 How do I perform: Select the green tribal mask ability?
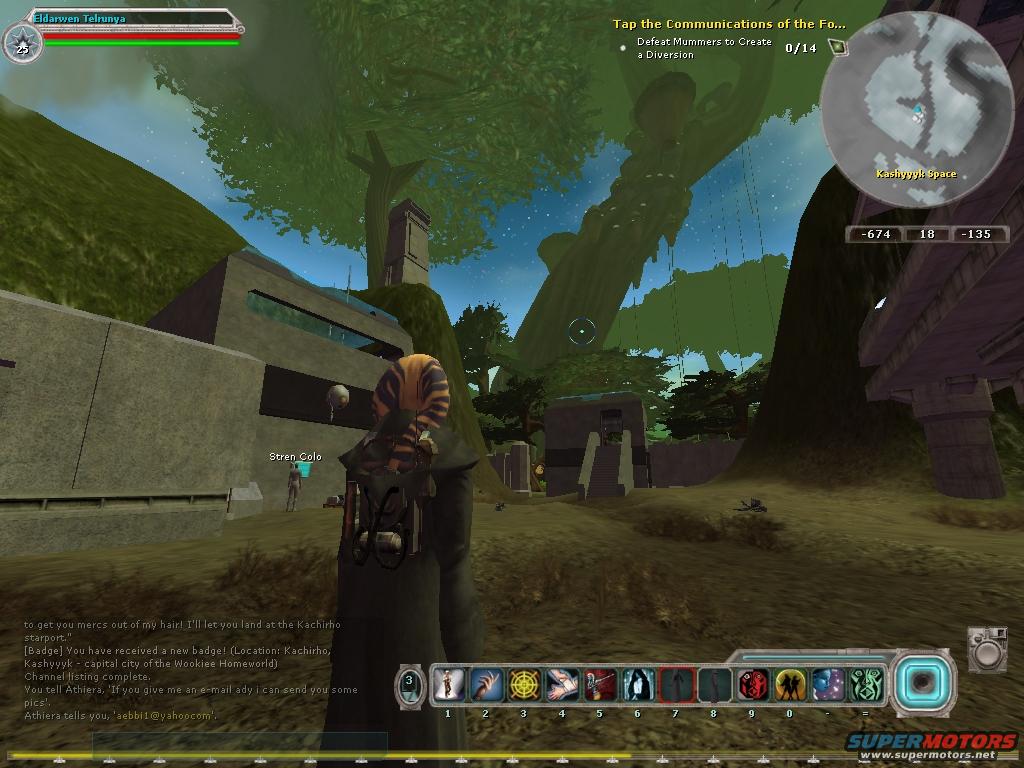(x=866, y=685)
